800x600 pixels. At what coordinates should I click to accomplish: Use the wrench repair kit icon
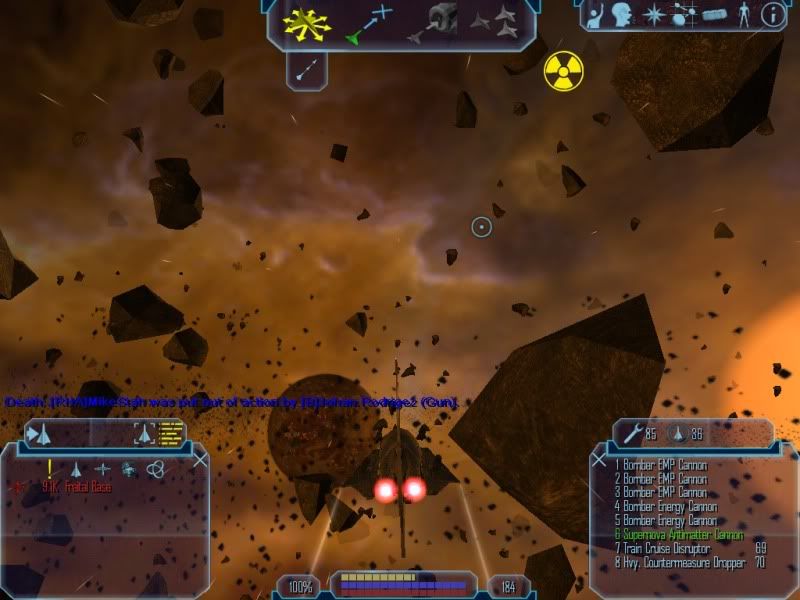632,433
